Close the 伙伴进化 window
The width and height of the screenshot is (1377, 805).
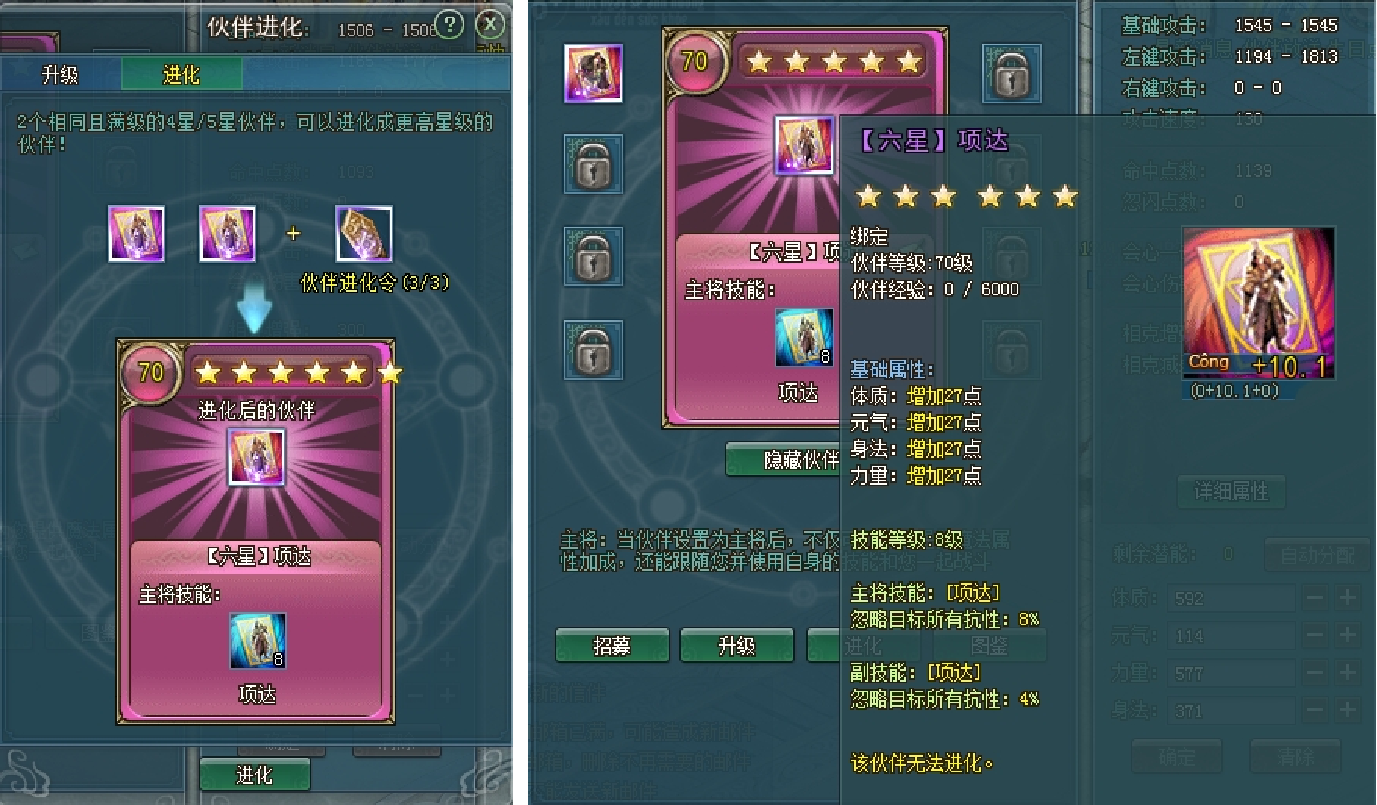[489, 24]
